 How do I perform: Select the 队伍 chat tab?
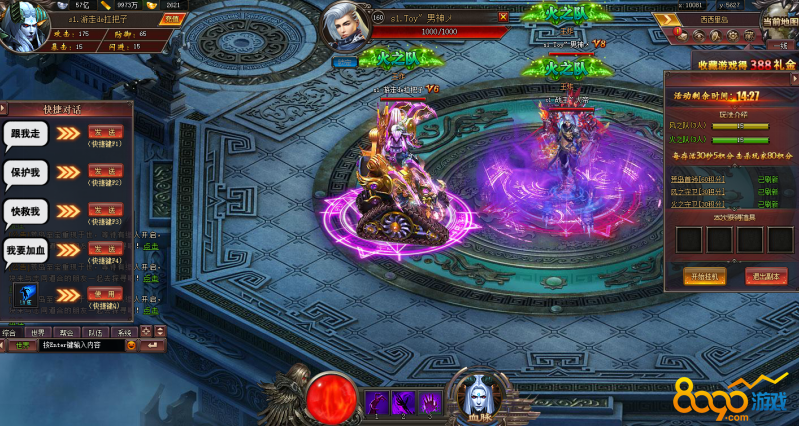(x=95, y=331)
